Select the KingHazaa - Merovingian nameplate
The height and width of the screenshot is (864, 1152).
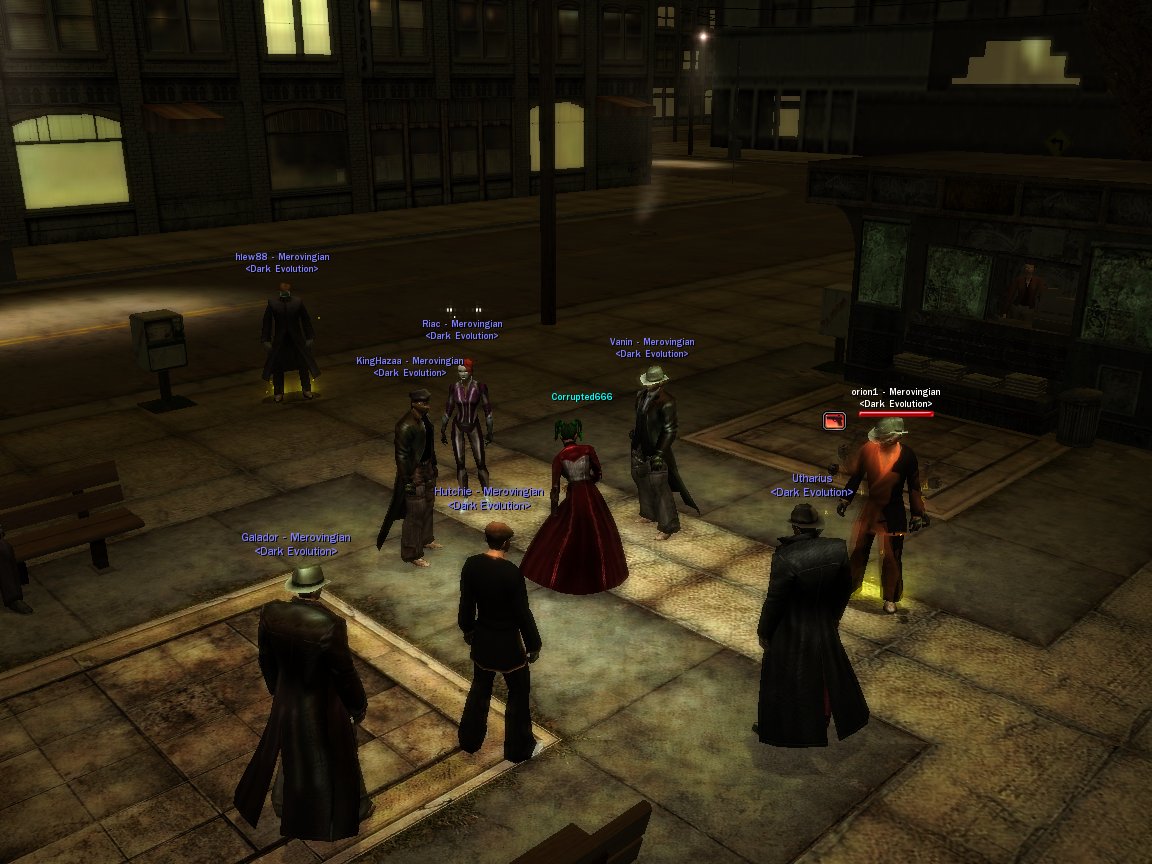click(410, 361)
